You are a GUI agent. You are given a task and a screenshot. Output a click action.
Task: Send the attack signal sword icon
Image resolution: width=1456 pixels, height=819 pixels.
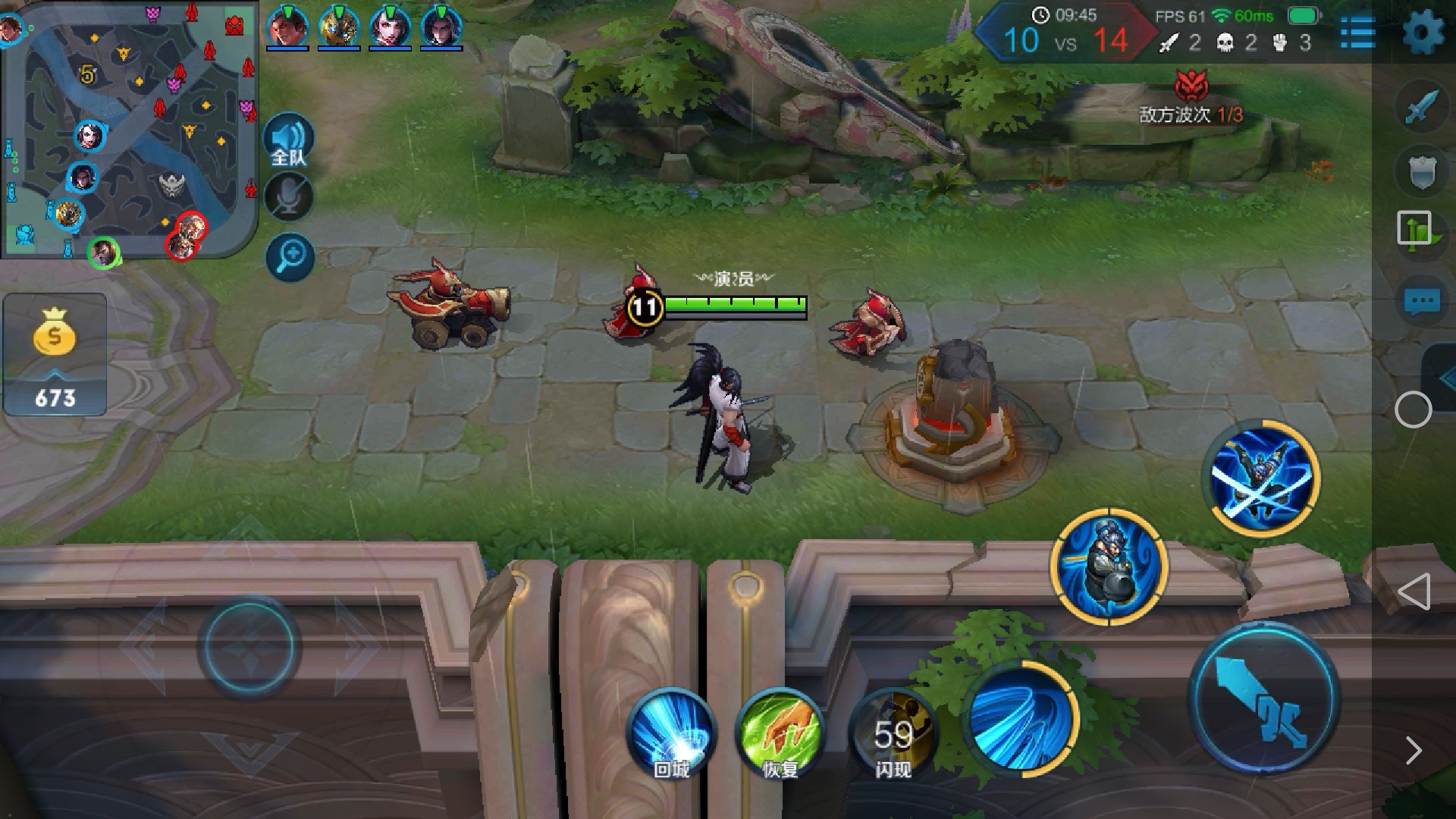(x=1421, y=108)
